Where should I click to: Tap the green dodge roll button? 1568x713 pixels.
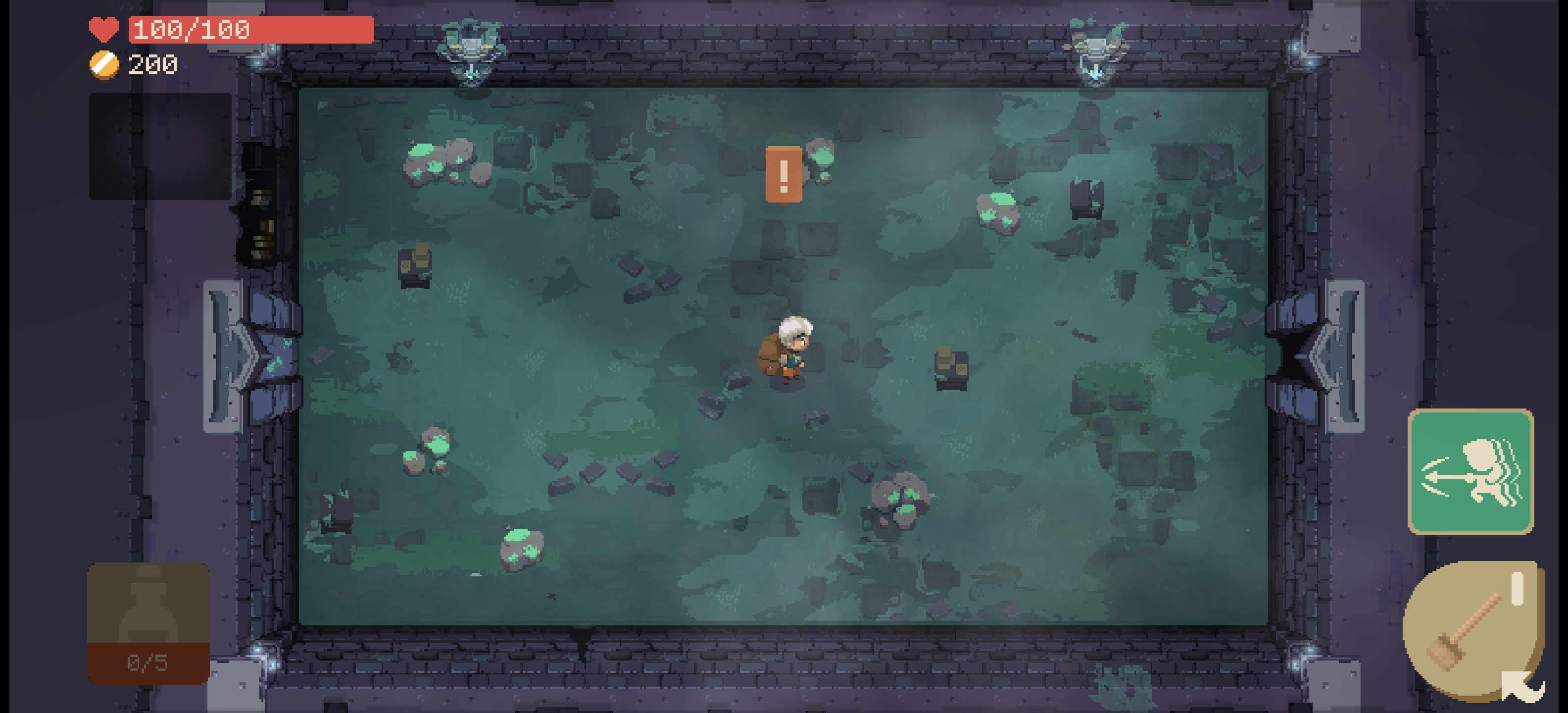click(1470, 471)
